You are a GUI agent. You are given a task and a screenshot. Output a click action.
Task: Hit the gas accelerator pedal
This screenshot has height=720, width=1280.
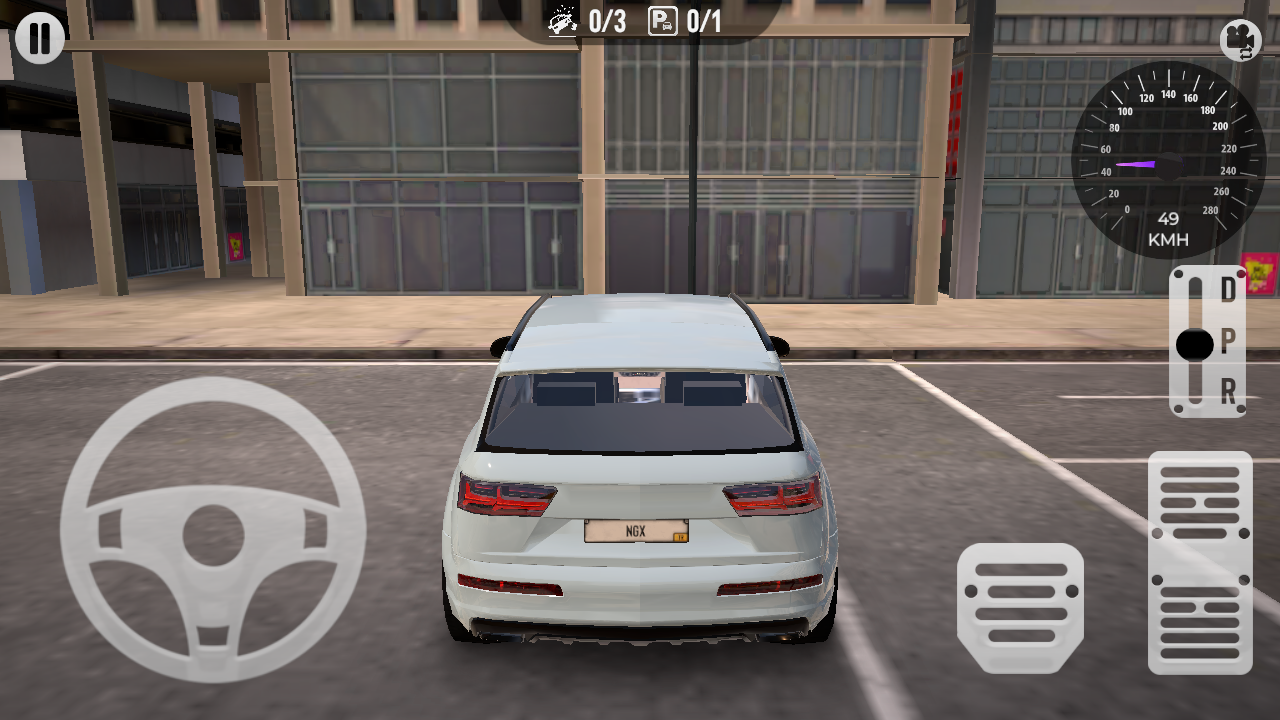pos(1200,562)
